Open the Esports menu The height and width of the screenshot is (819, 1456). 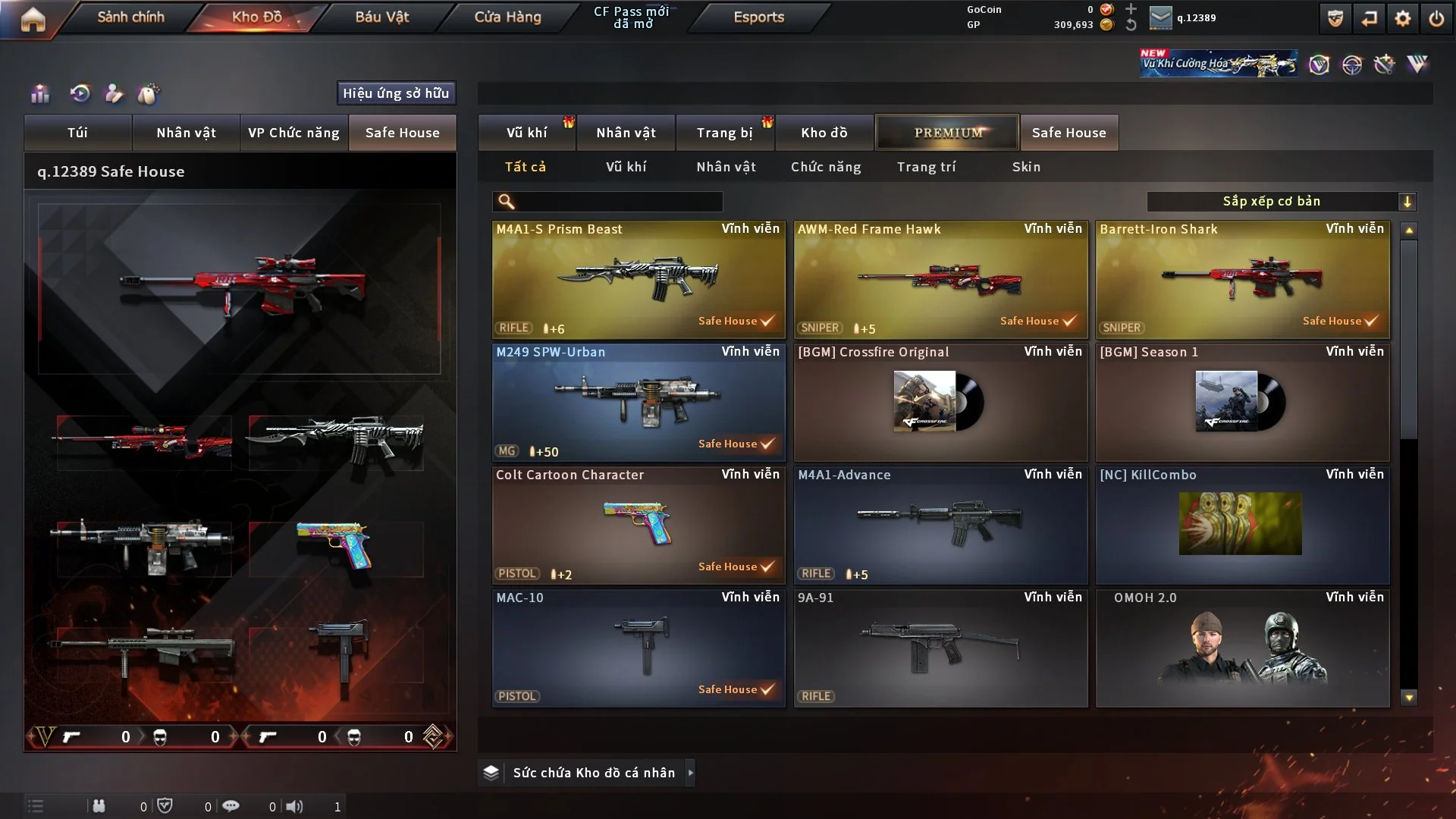coord(758,17)
